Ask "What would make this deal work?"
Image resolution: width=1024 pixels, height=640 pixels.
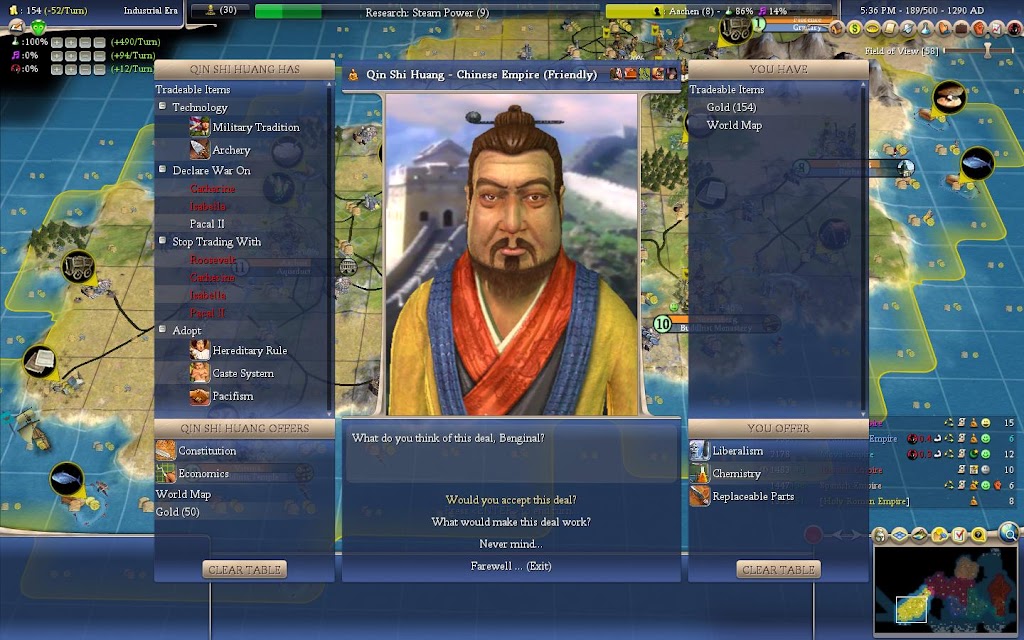tap(511, 522)
